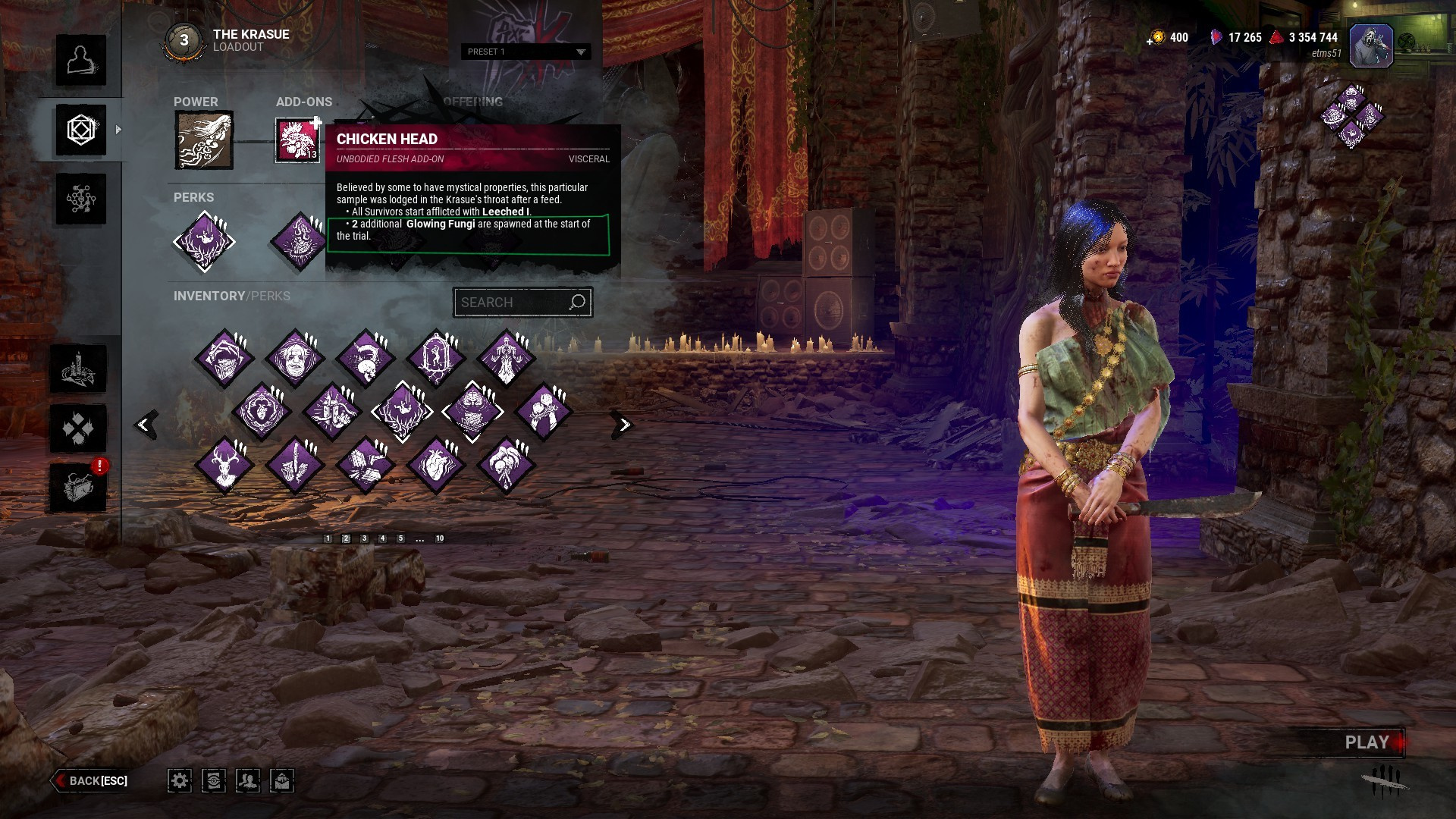1456x819 pixels.
Task: Select the Loadout hexagon tab
Action: click(80, 130)
